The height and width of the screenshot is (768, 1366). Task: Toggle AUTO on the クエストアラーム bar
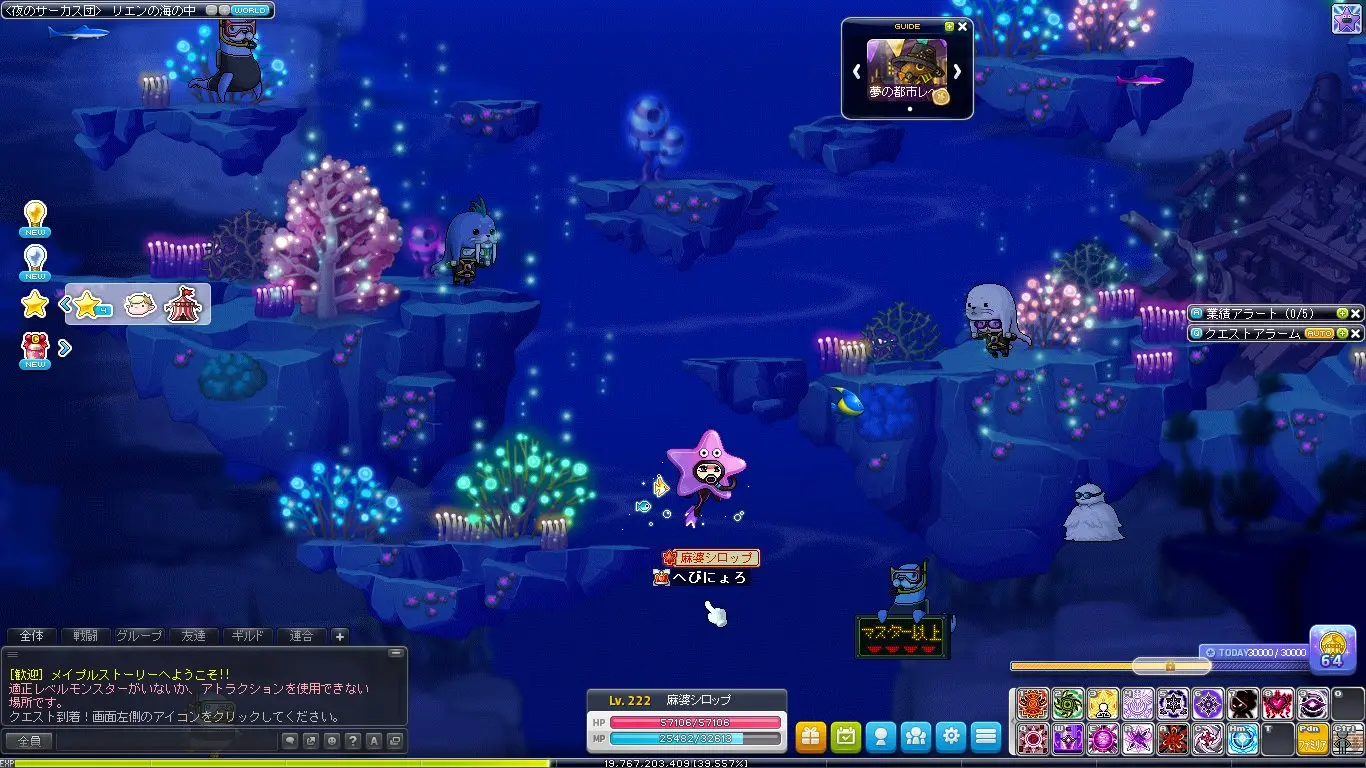[x=1318, y=333]
